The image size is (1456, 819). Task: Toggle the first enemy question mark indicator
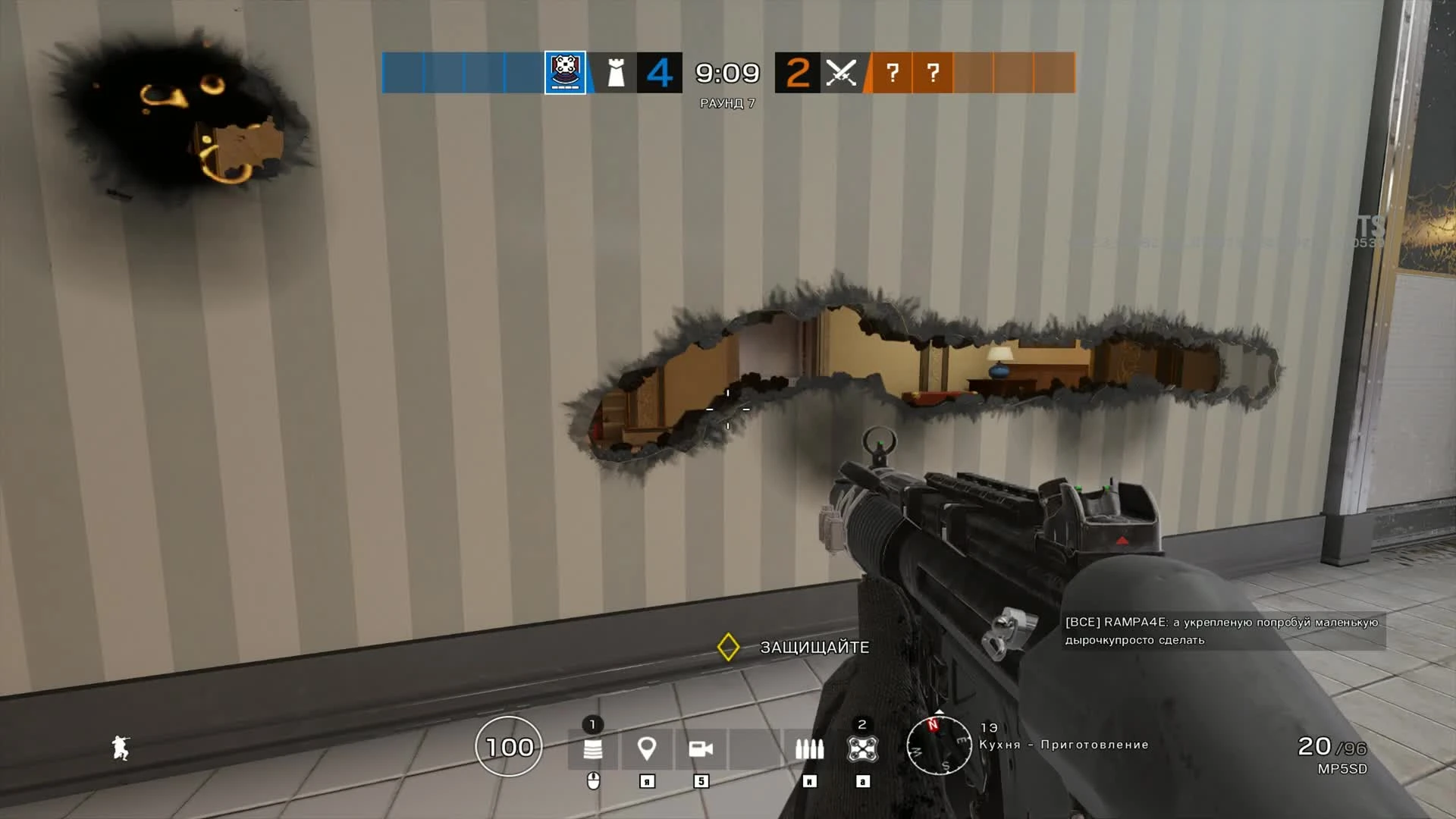tap(893, 74)
